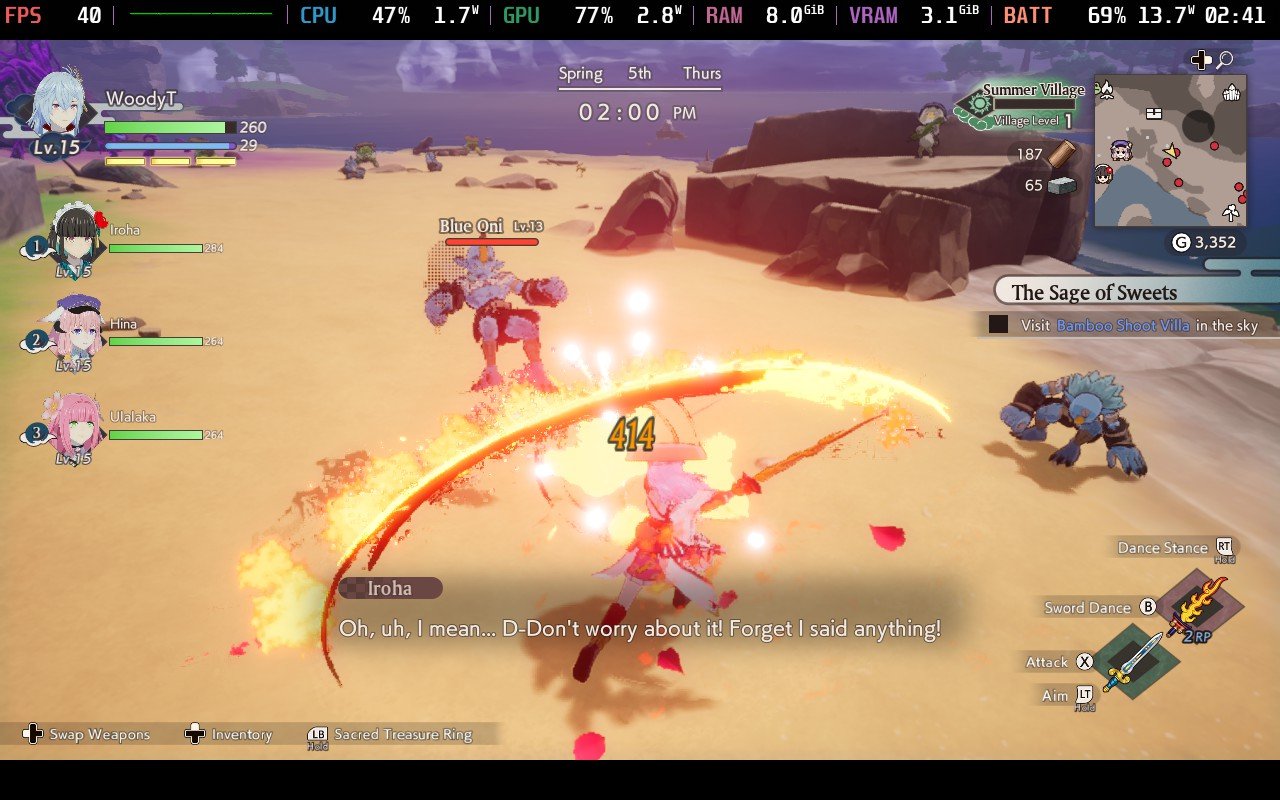Open the Inventory label
The image size is (1280, 800).
coord(241,734)
